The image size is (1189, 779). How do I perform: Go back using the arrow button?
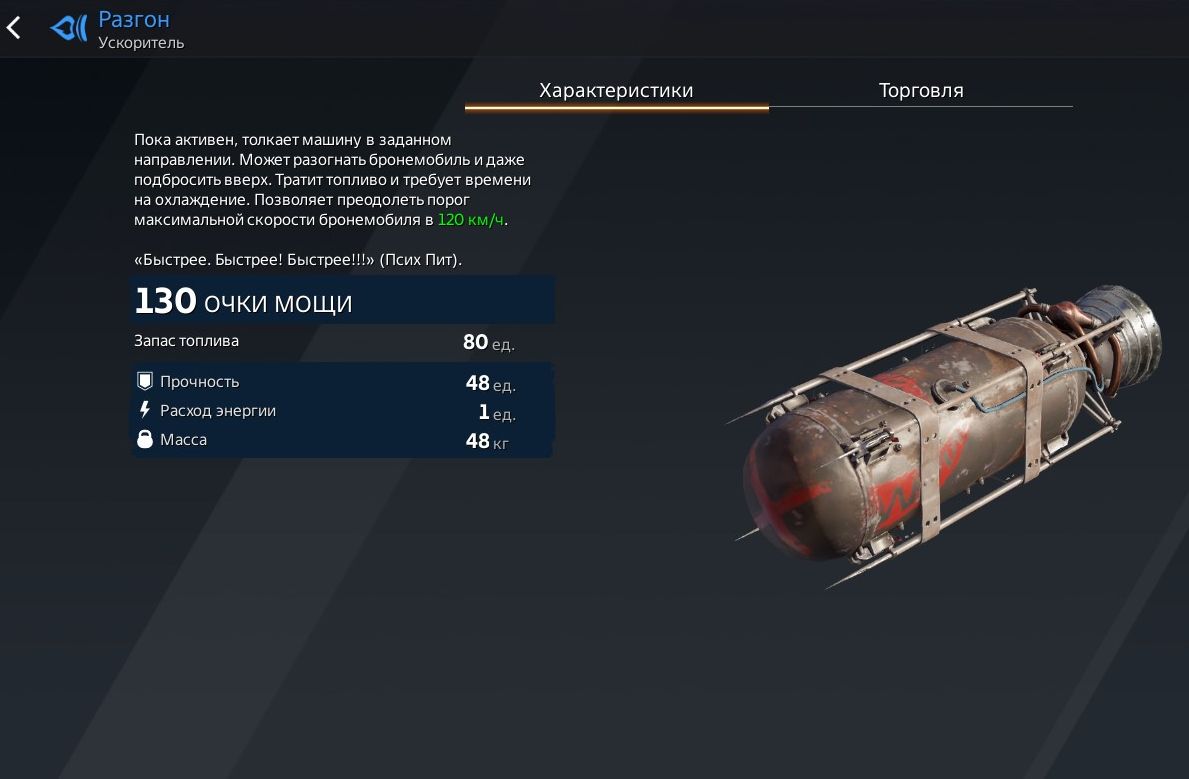tap(14, 28)
